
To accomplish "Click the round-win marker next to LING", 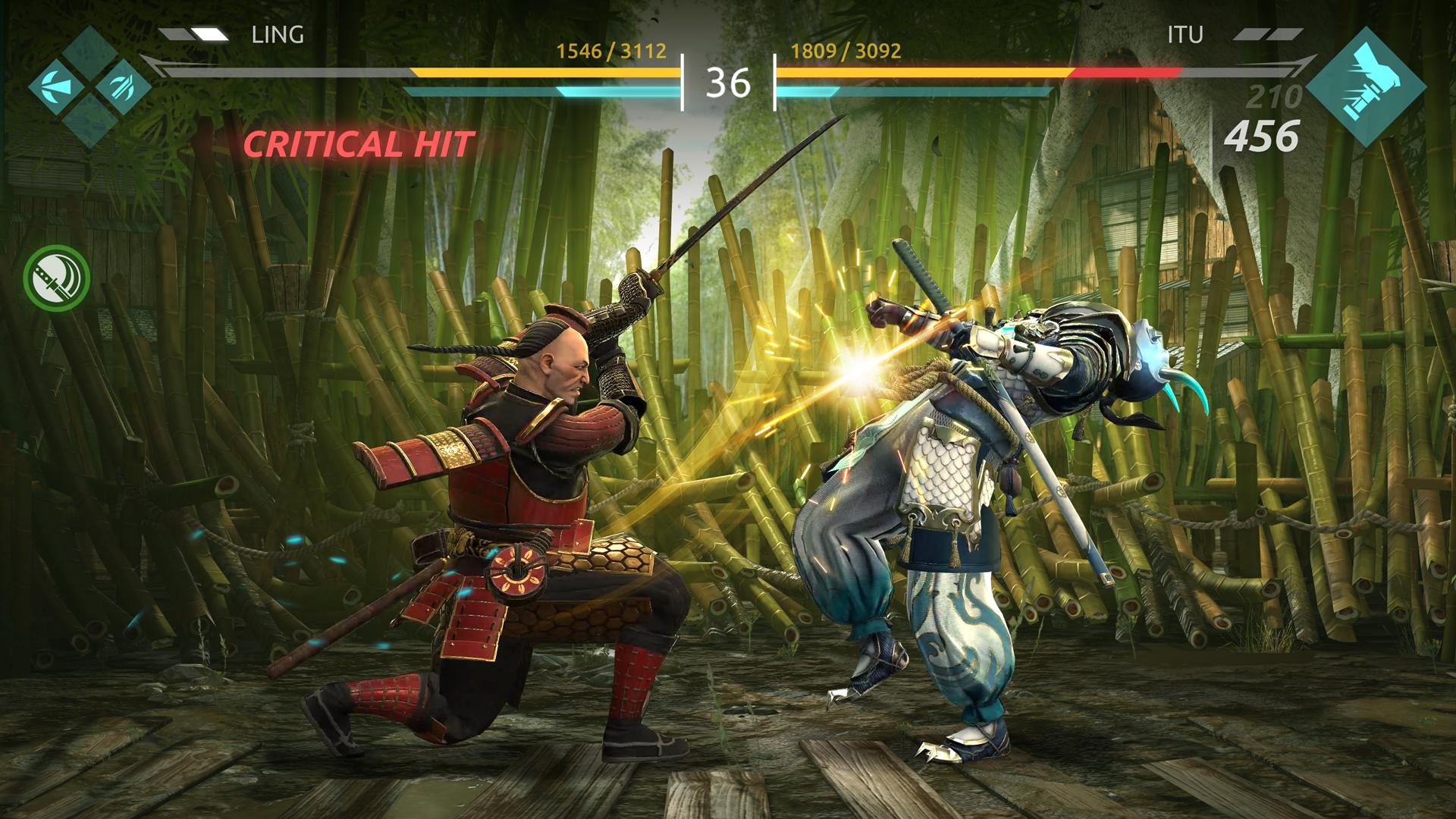I will [x=193, y=34].
